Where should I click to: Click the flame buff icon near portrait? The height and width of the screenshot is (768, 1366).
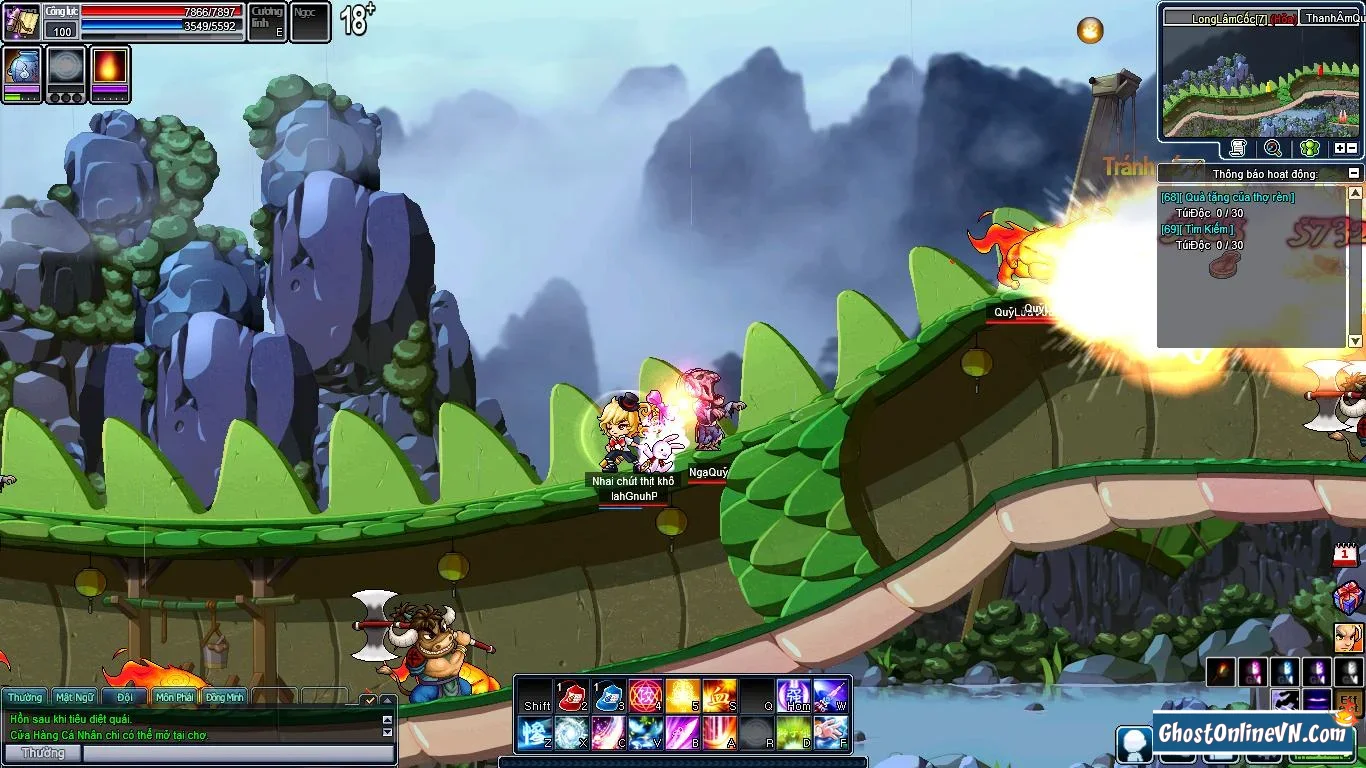(110, 69)
